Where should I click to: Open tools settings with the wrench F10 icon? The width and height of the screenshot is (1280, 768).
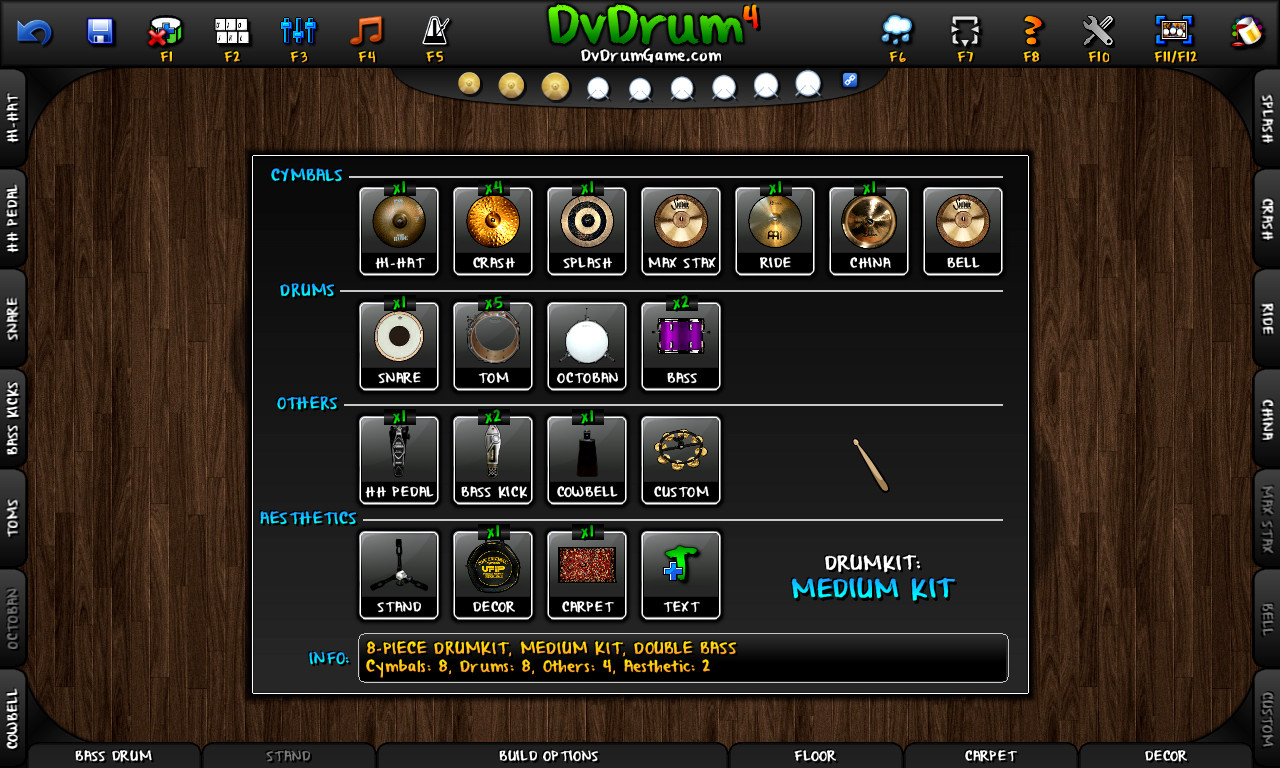[x=1098, y=28]
